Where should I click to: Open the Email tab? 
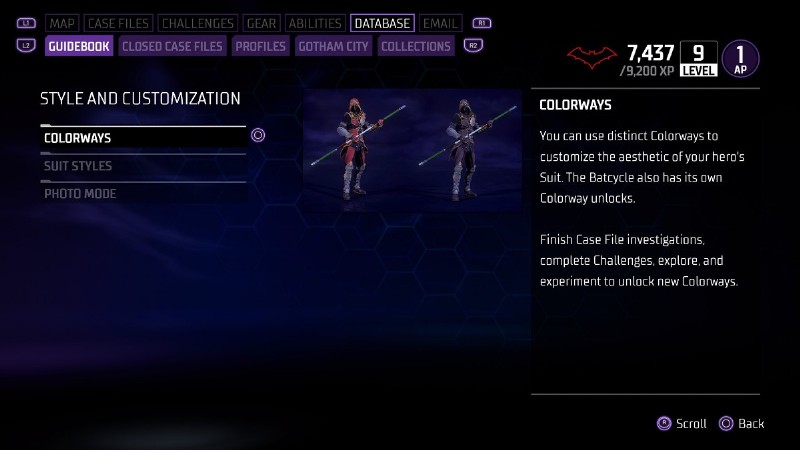[440, 23]
